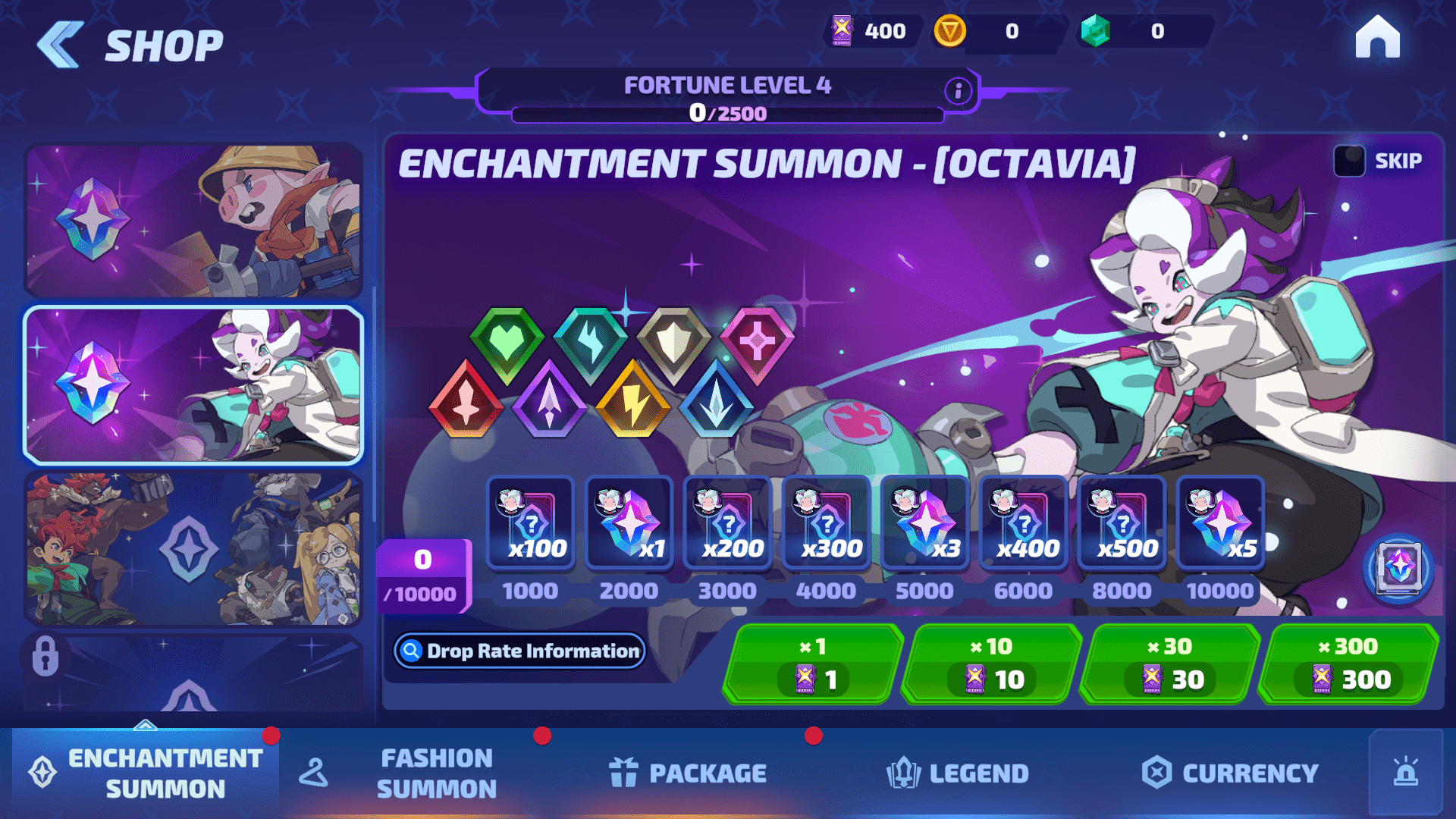
Task: Go back using the Shop arrow
Action: click(x=61, y=45)
